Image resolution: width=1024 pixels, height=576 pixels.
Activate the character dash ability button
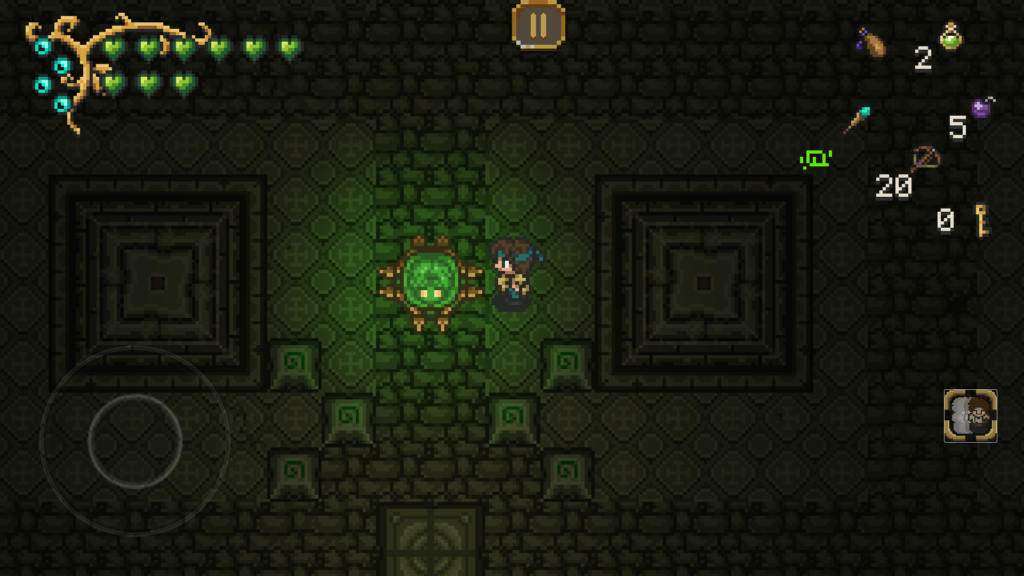click(x=970, y=416)
